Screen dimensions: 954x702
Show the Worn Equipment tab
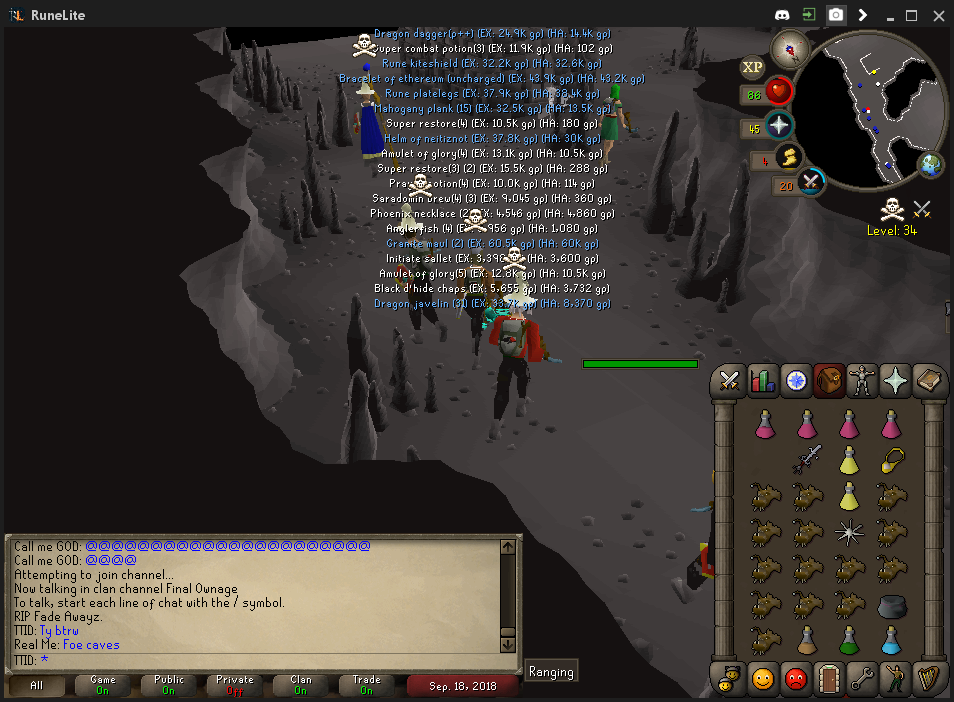(861, 381)
